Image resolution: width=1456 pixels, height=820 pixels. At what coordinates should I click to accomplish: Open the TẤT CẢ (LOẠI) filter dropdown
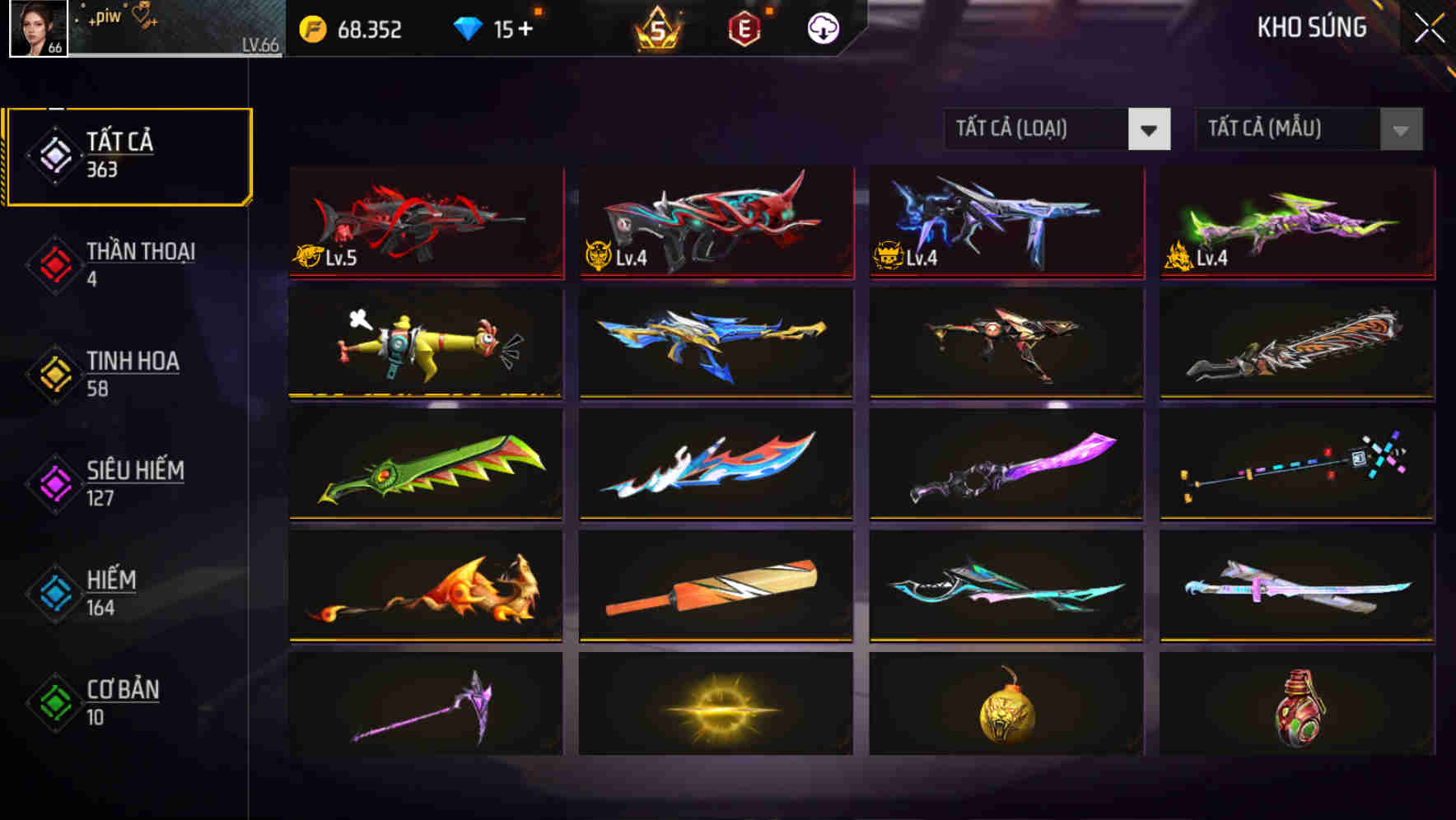point(1059,129)
